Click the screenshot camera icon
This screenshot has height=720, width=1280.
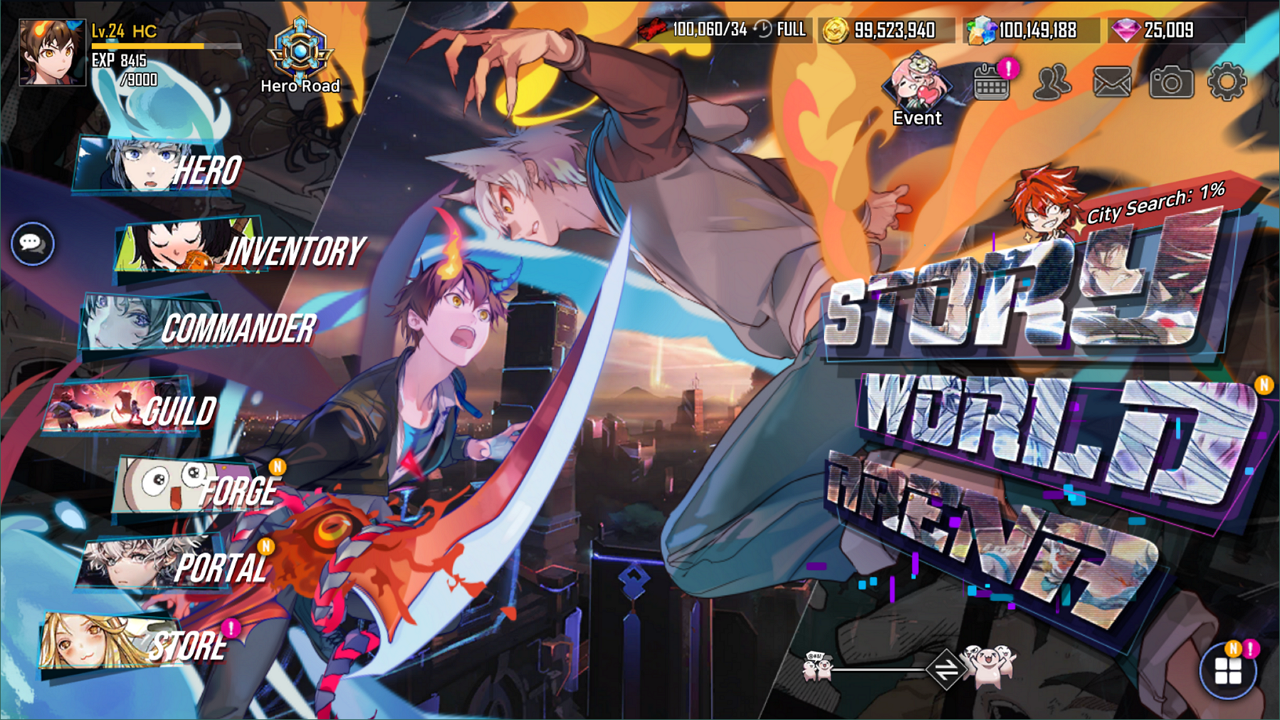(x=1173, y=80)
